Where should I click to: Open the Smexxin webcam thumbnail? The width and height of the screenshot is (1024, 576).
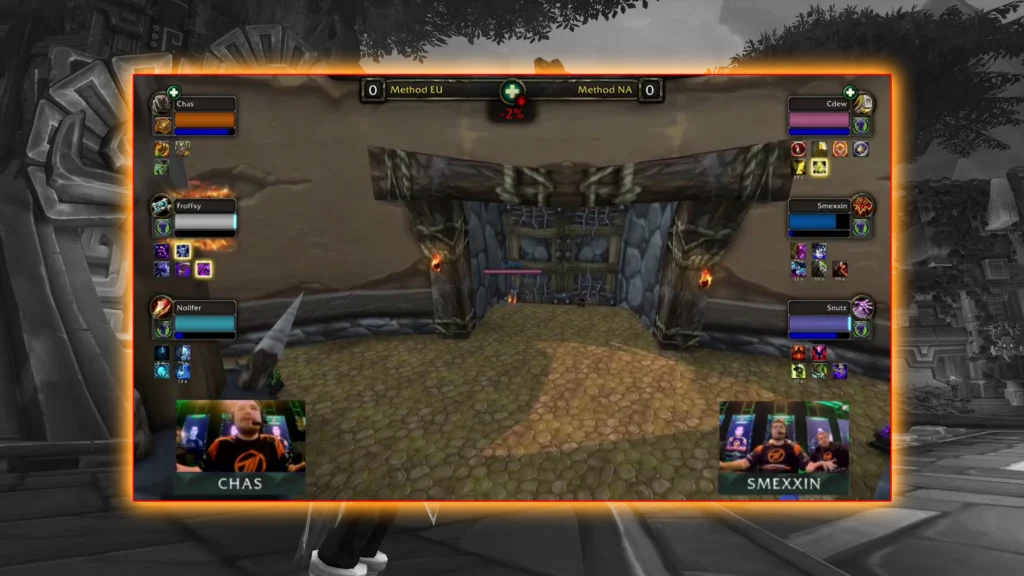783,447
